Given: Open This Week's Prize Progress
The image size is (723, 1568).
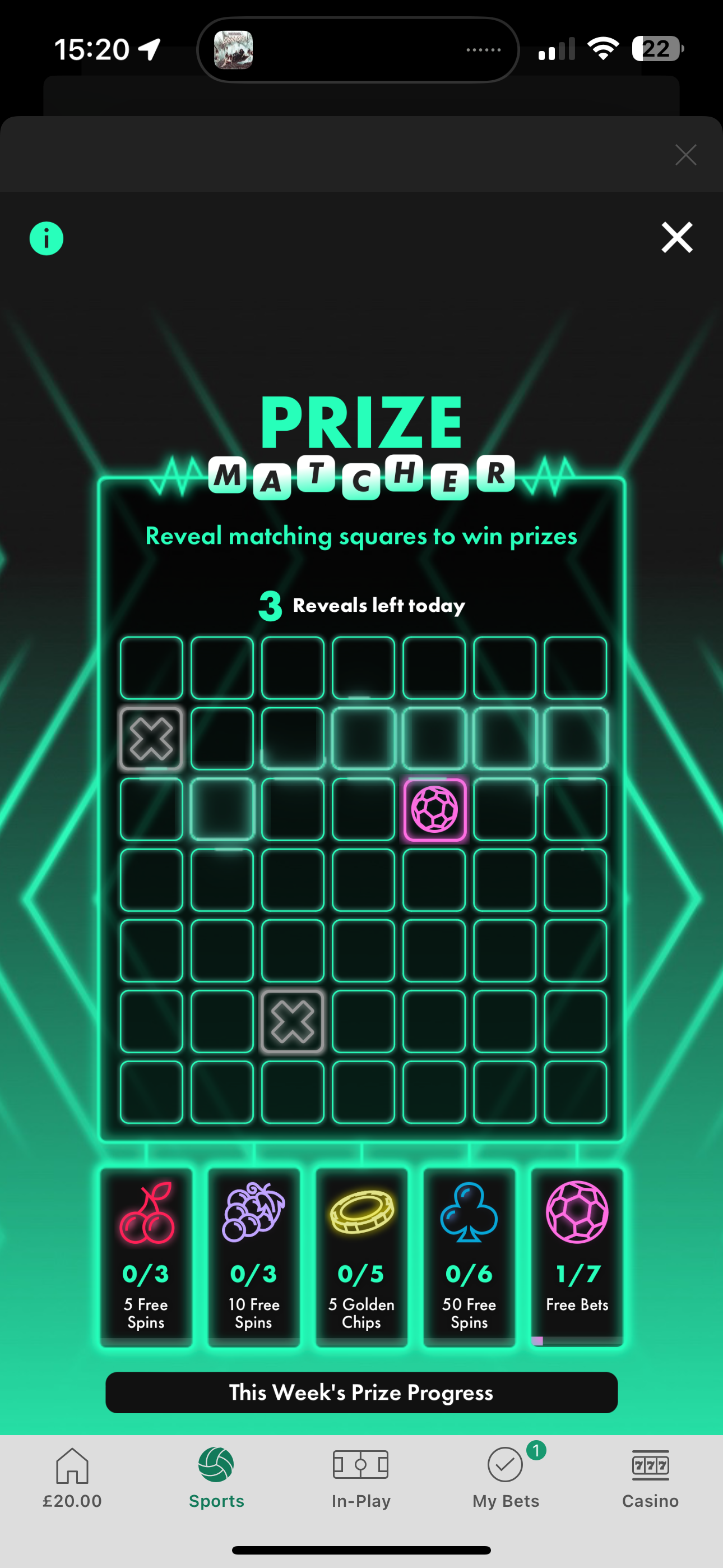Looking at the screenshot, I should [x=361, y=1392].
